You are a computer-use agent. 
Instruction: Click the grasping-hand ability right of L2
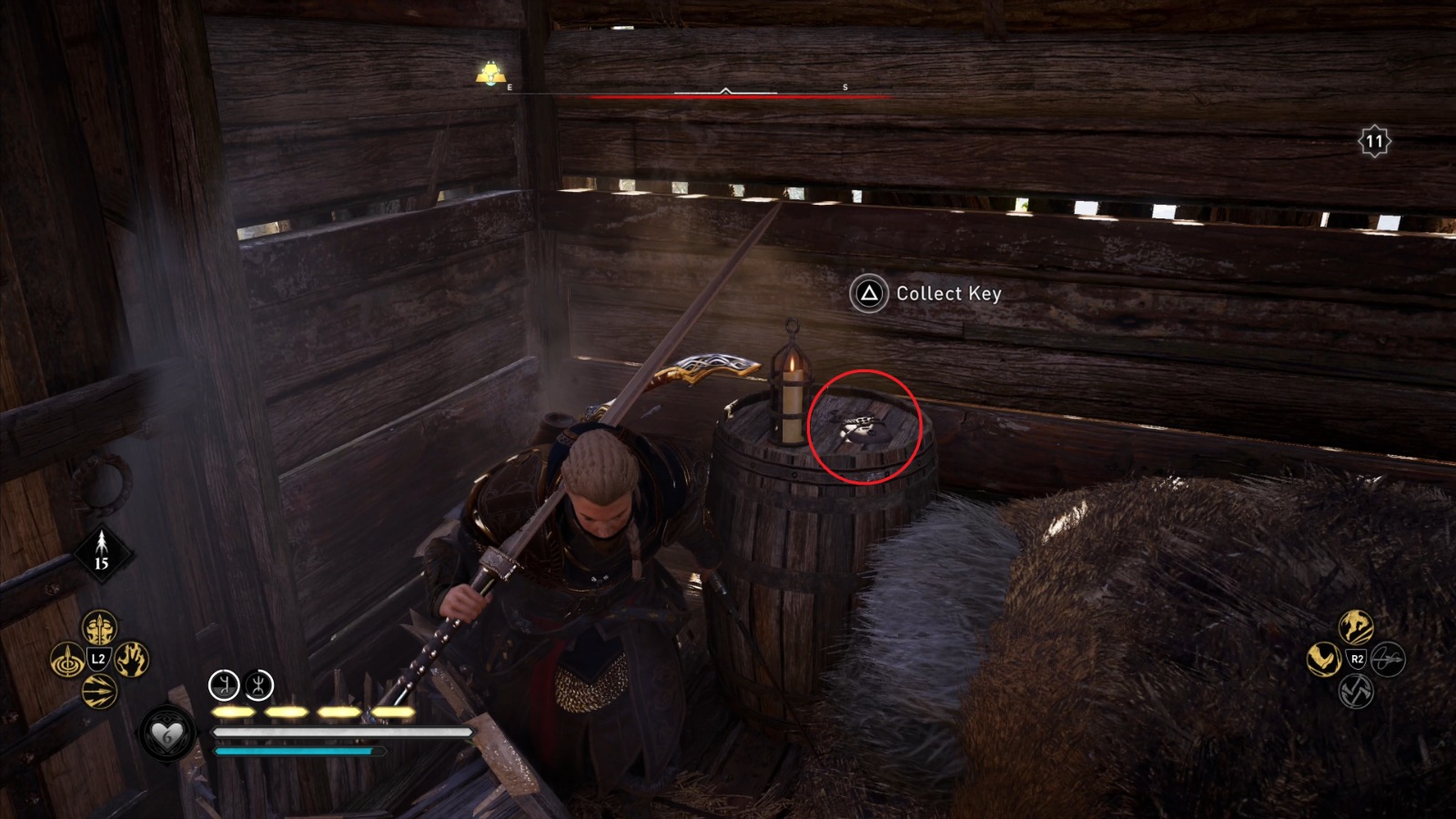click(132, 660)
